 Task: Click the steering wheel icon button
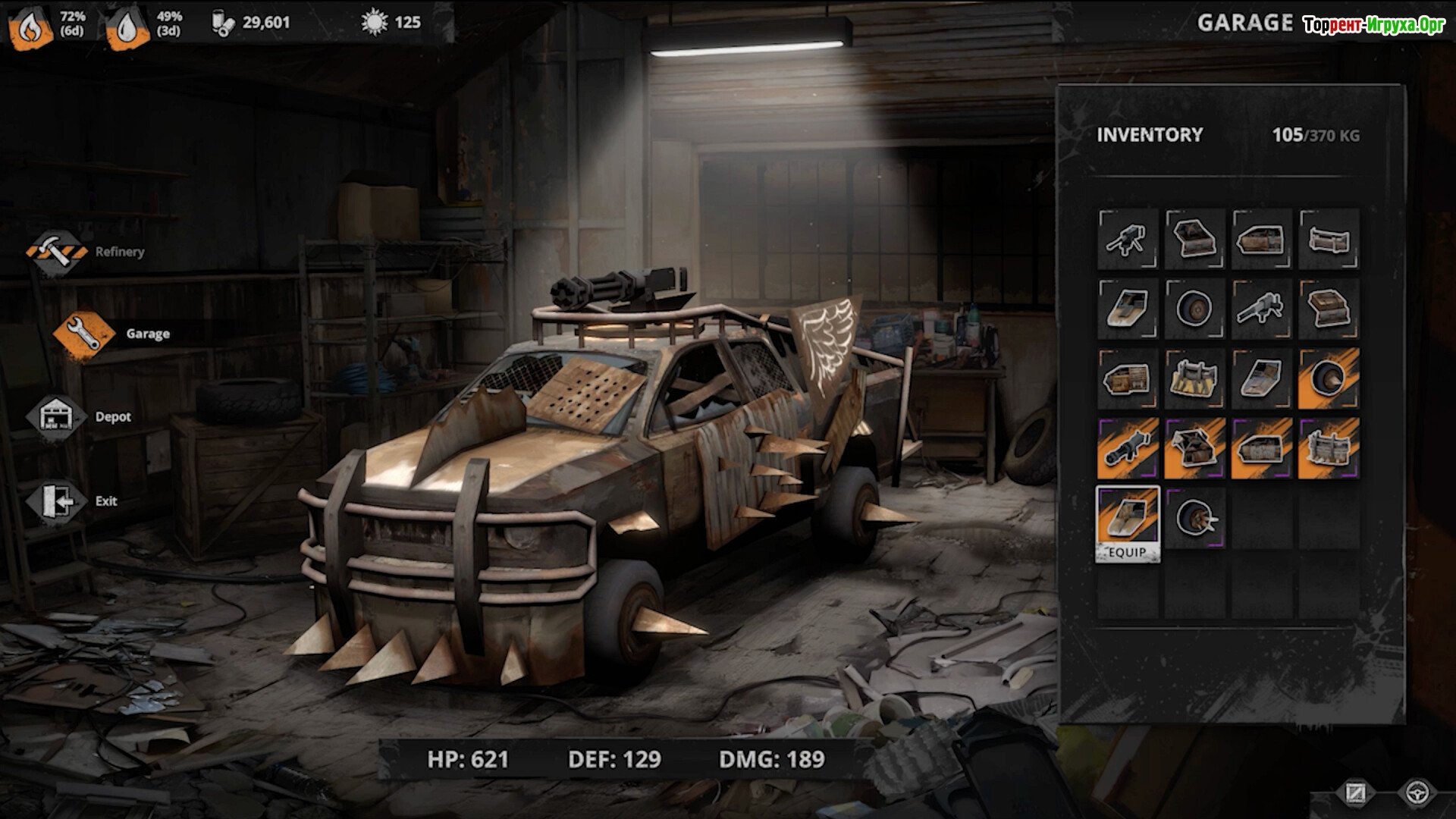click(x=1417, y=794)
